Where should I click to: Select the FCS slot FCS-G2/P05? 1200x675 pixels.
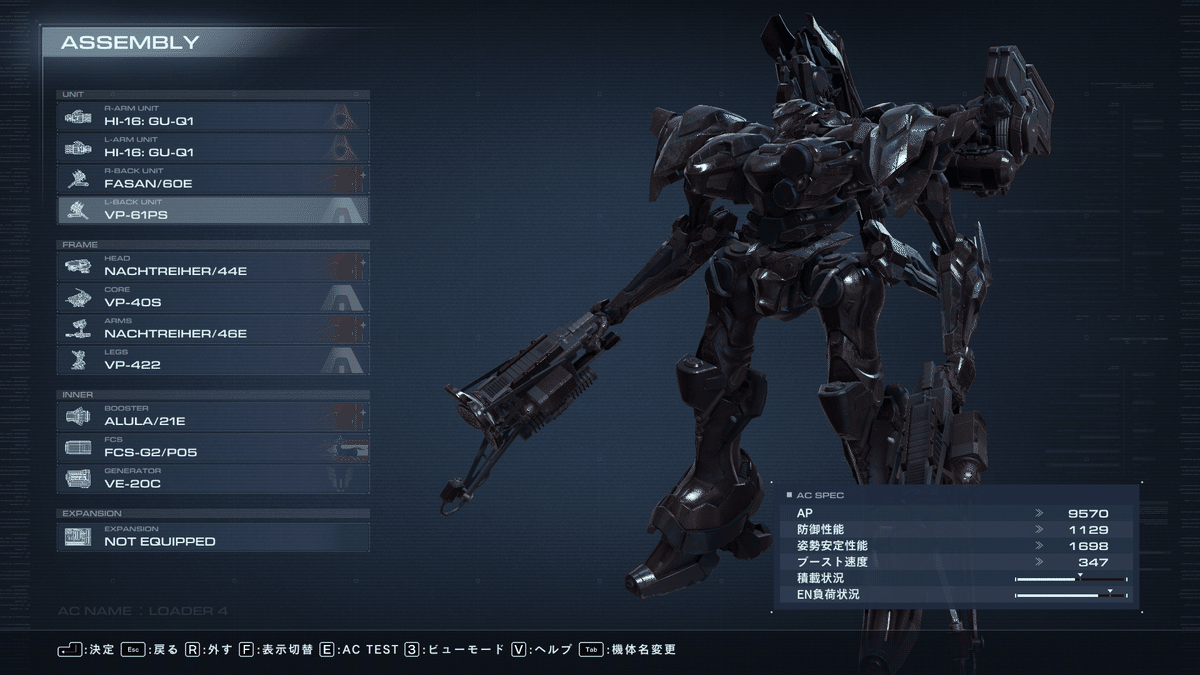coord(213,447)
